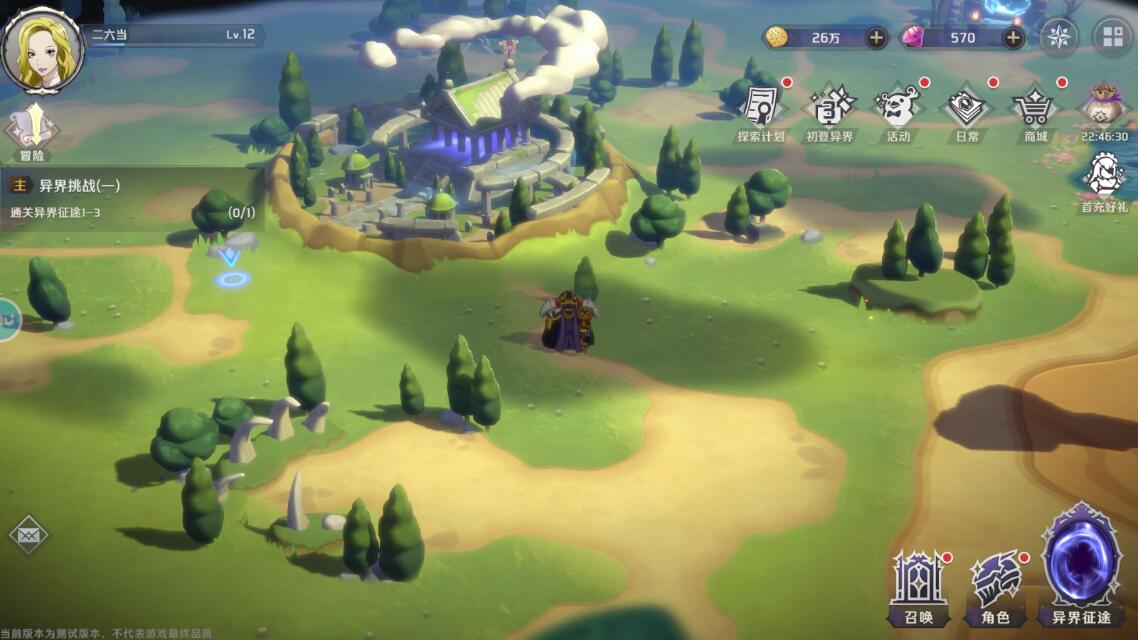This screenshot has height=640, width=1138.
Task: Open the mail envelope icon
Action: [28, 536]
